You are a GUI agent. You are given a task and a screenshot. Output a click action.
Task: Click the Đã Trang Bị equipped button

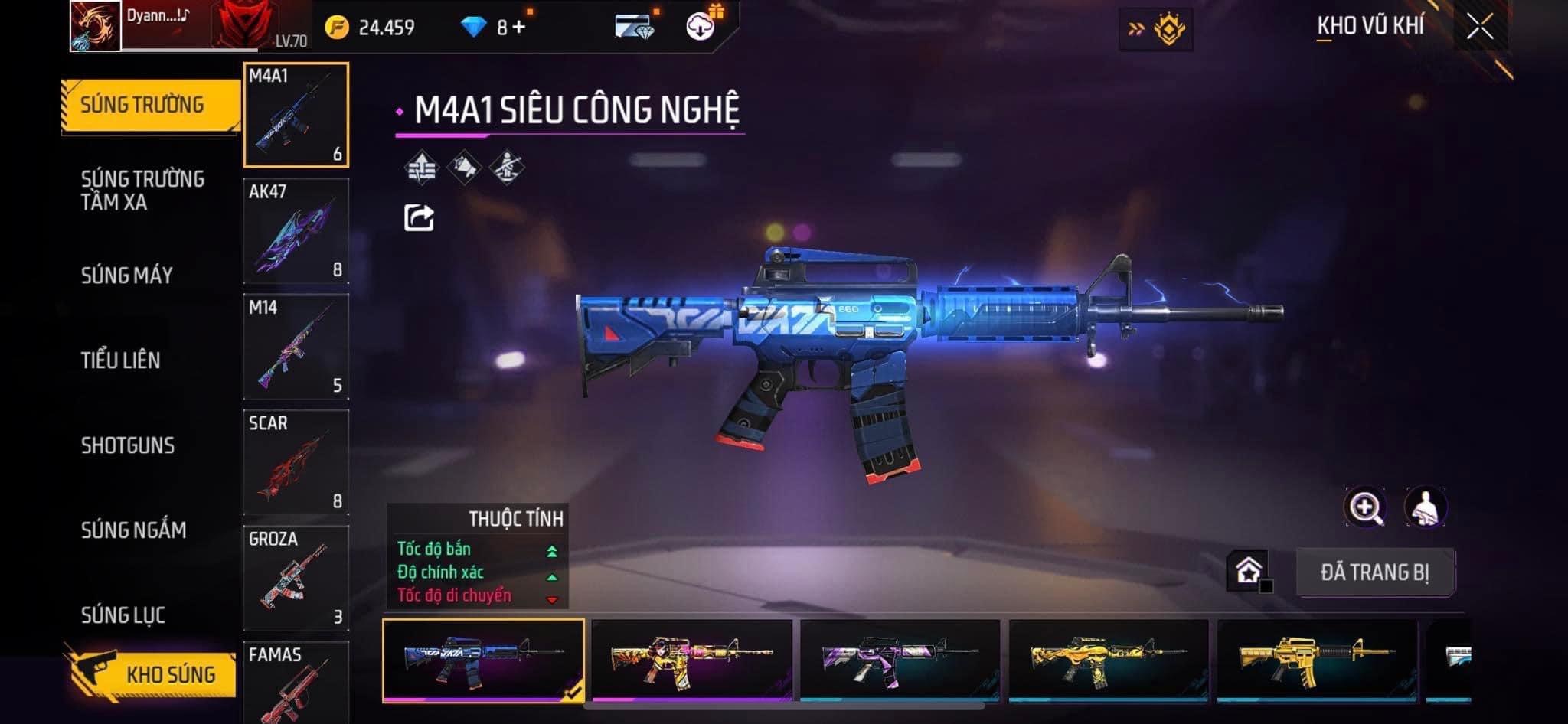(1375, 572)
